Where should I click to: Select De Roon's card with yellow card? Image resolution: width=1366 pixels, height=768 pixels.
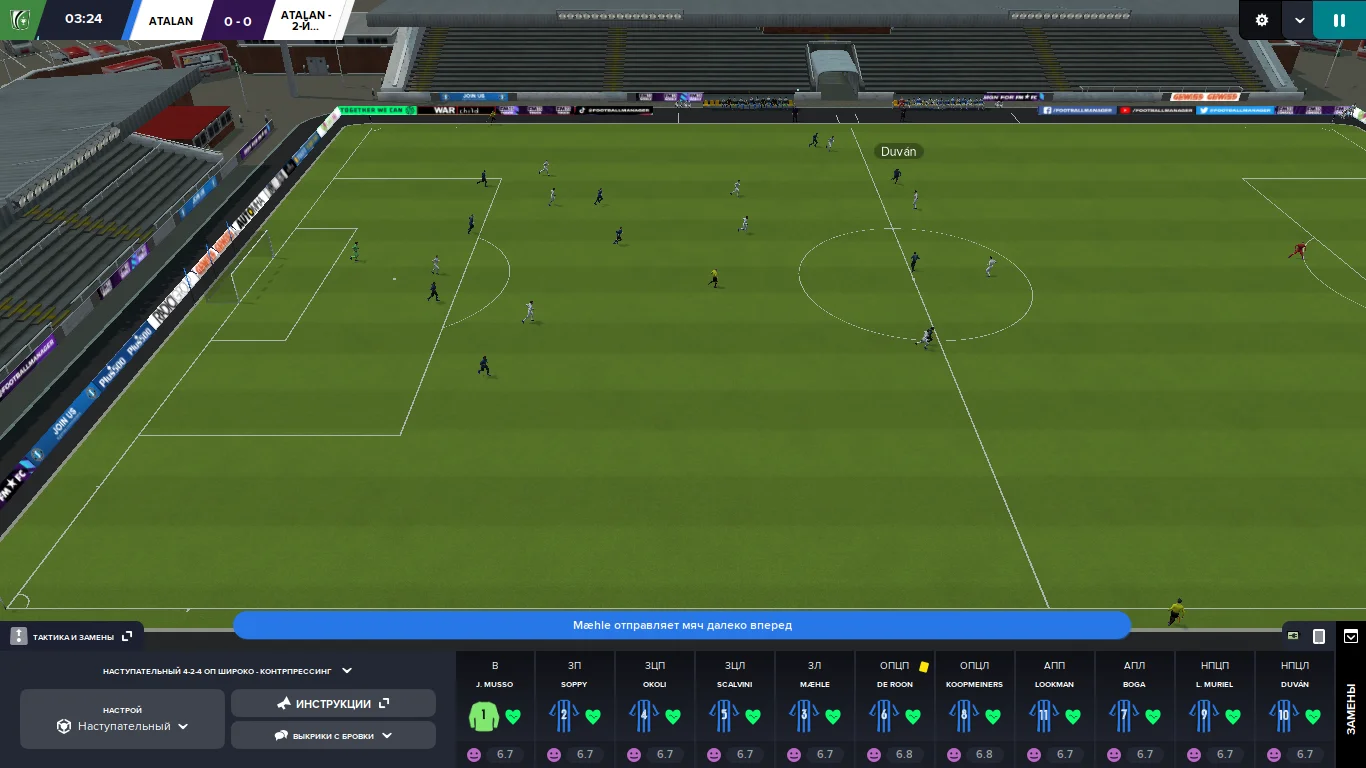(x=894, y=708)
